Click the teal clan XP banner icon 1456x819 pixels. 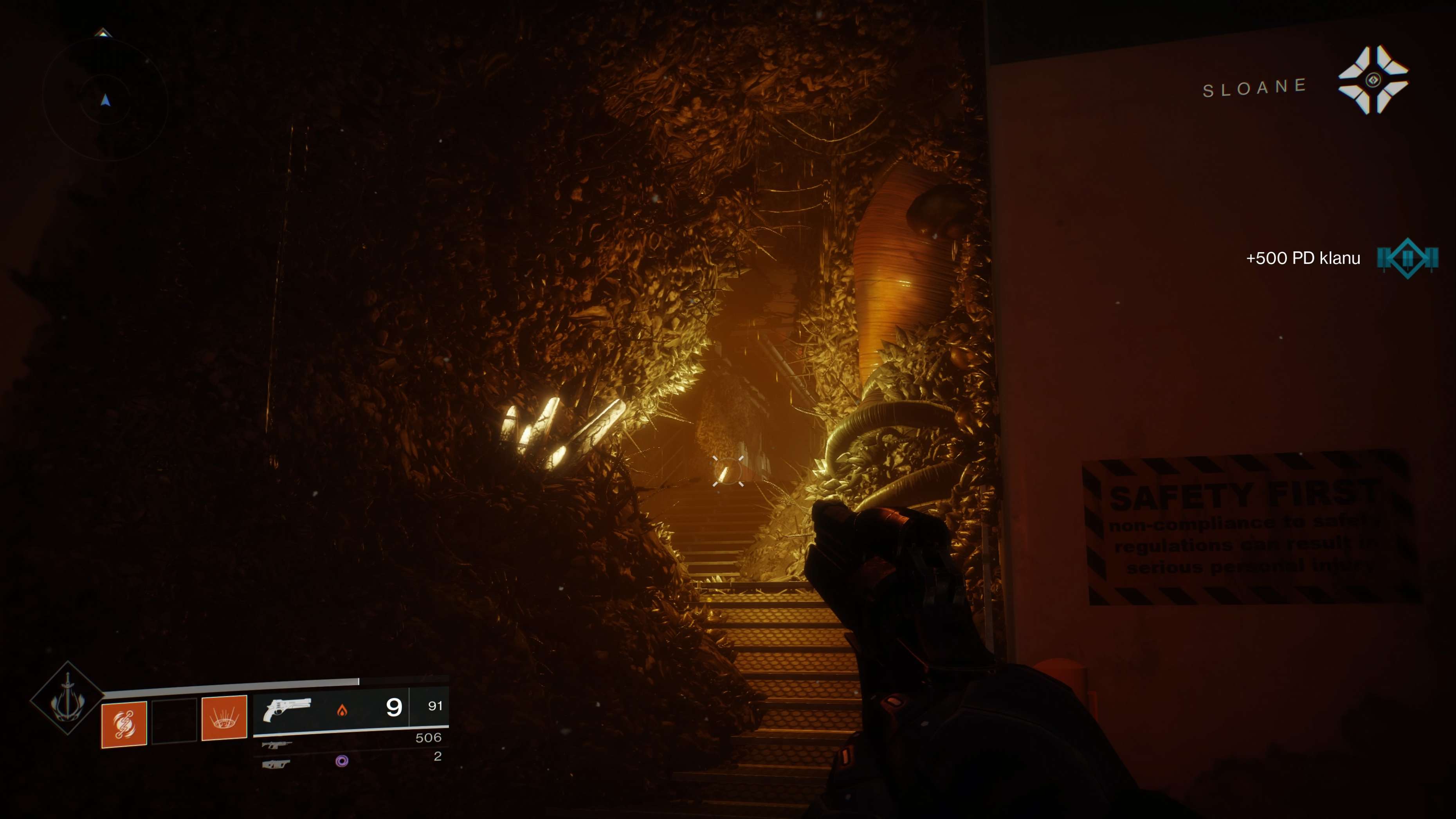(1407, 258)
